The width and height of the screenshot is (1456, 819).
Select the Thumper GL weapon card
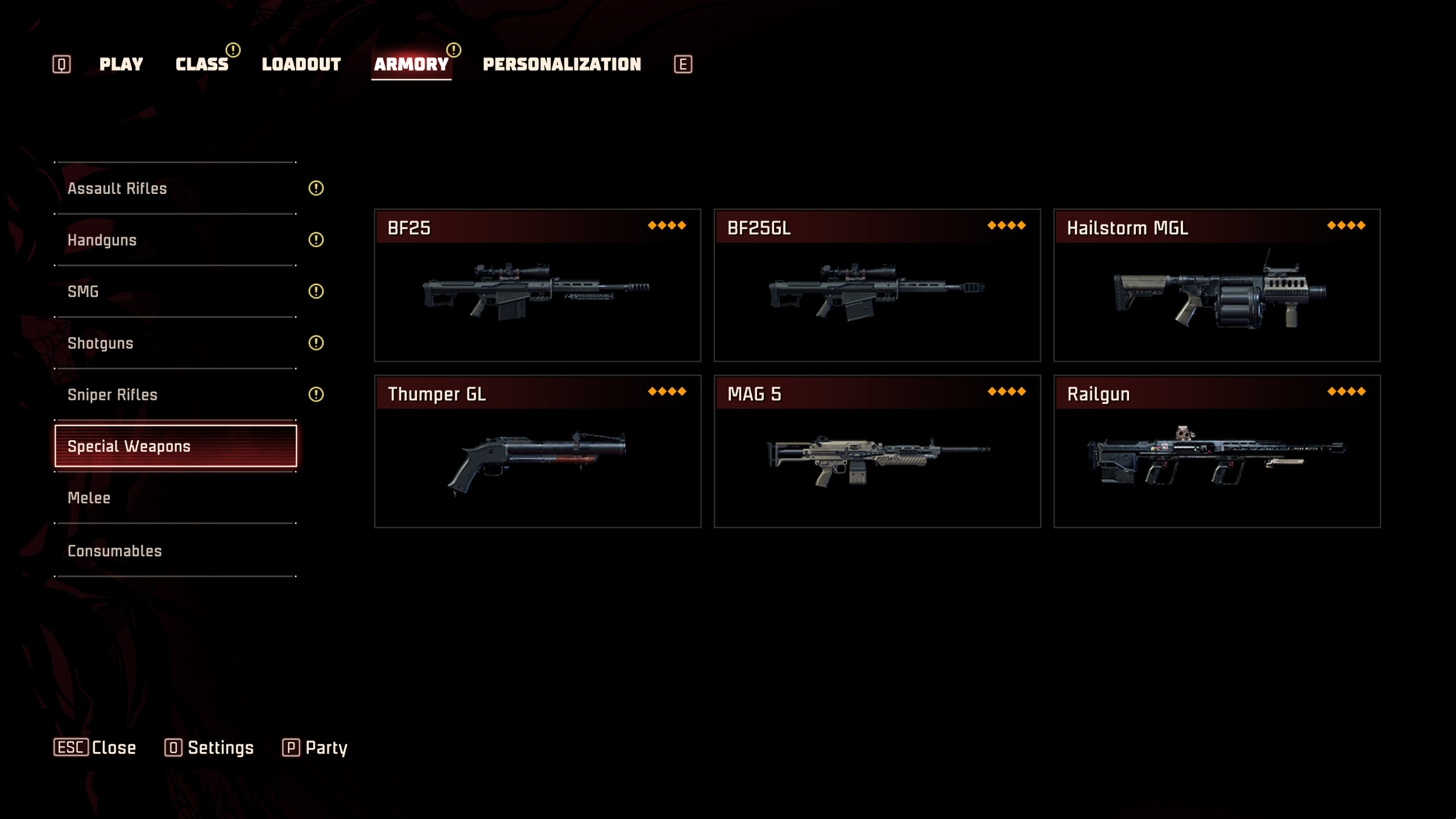[x=537, y=452]
